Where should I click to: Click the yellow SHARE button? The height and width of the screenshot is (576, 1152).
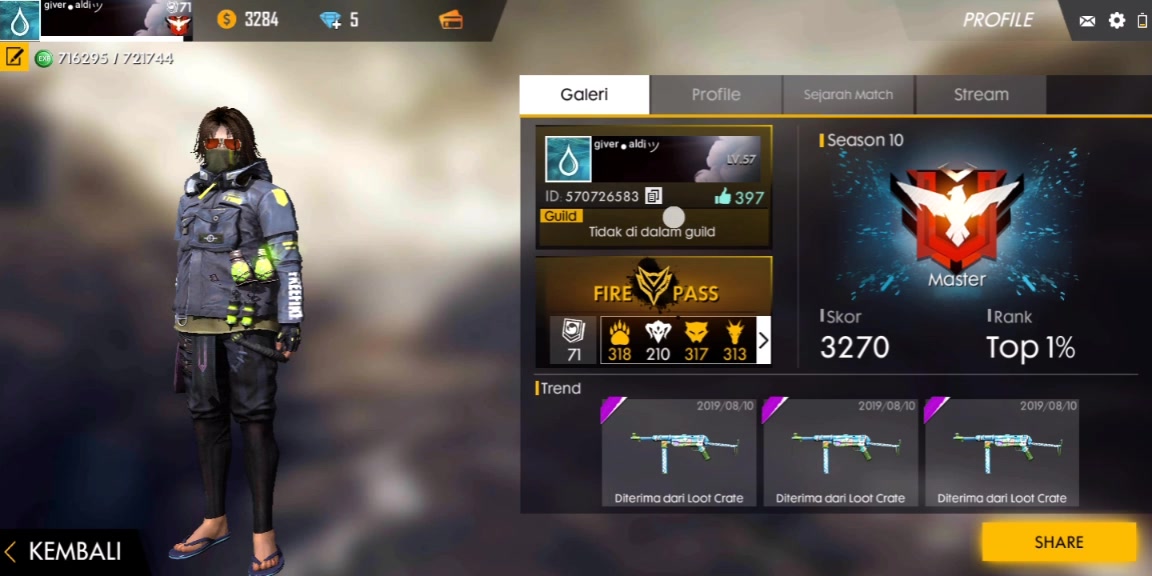pos(1058,542)
